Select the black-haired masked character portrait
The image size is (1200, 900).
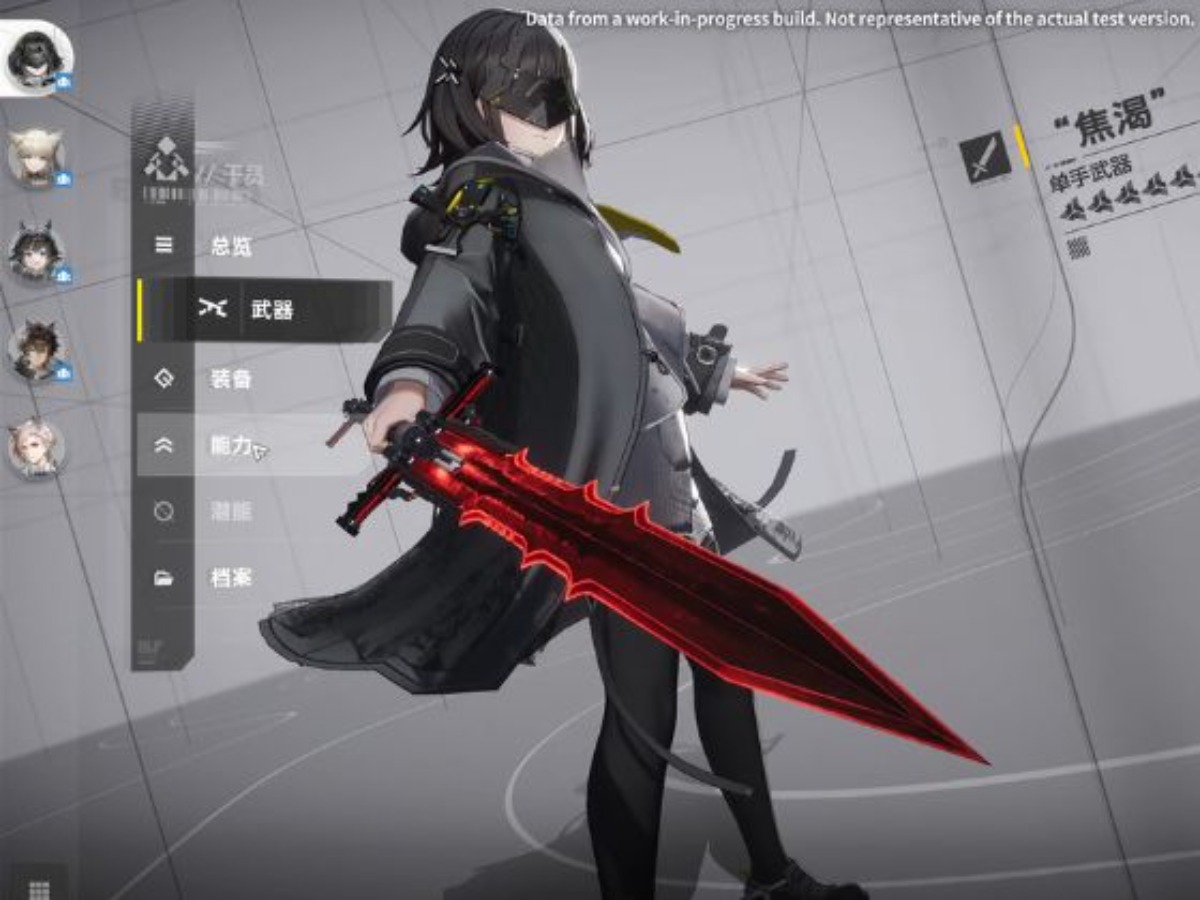coord(37,57)
